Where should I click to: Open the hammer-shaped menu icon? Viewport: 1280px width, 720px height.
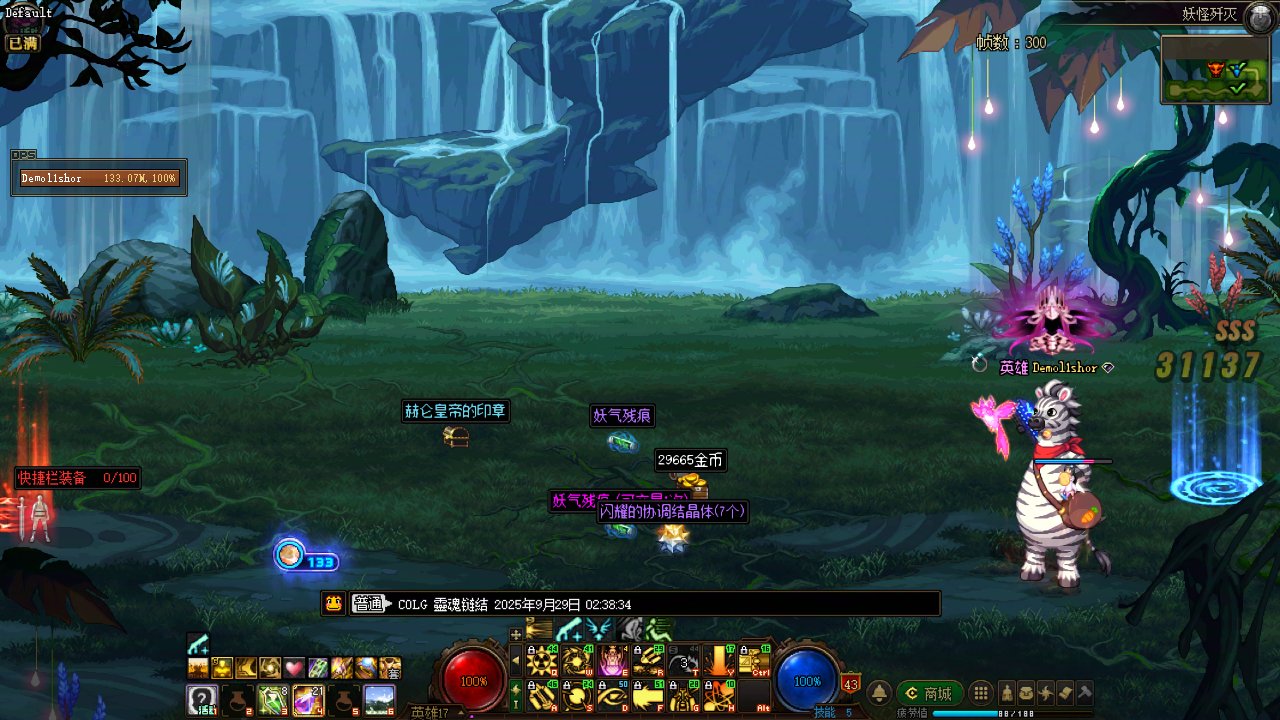(1084, 693)
